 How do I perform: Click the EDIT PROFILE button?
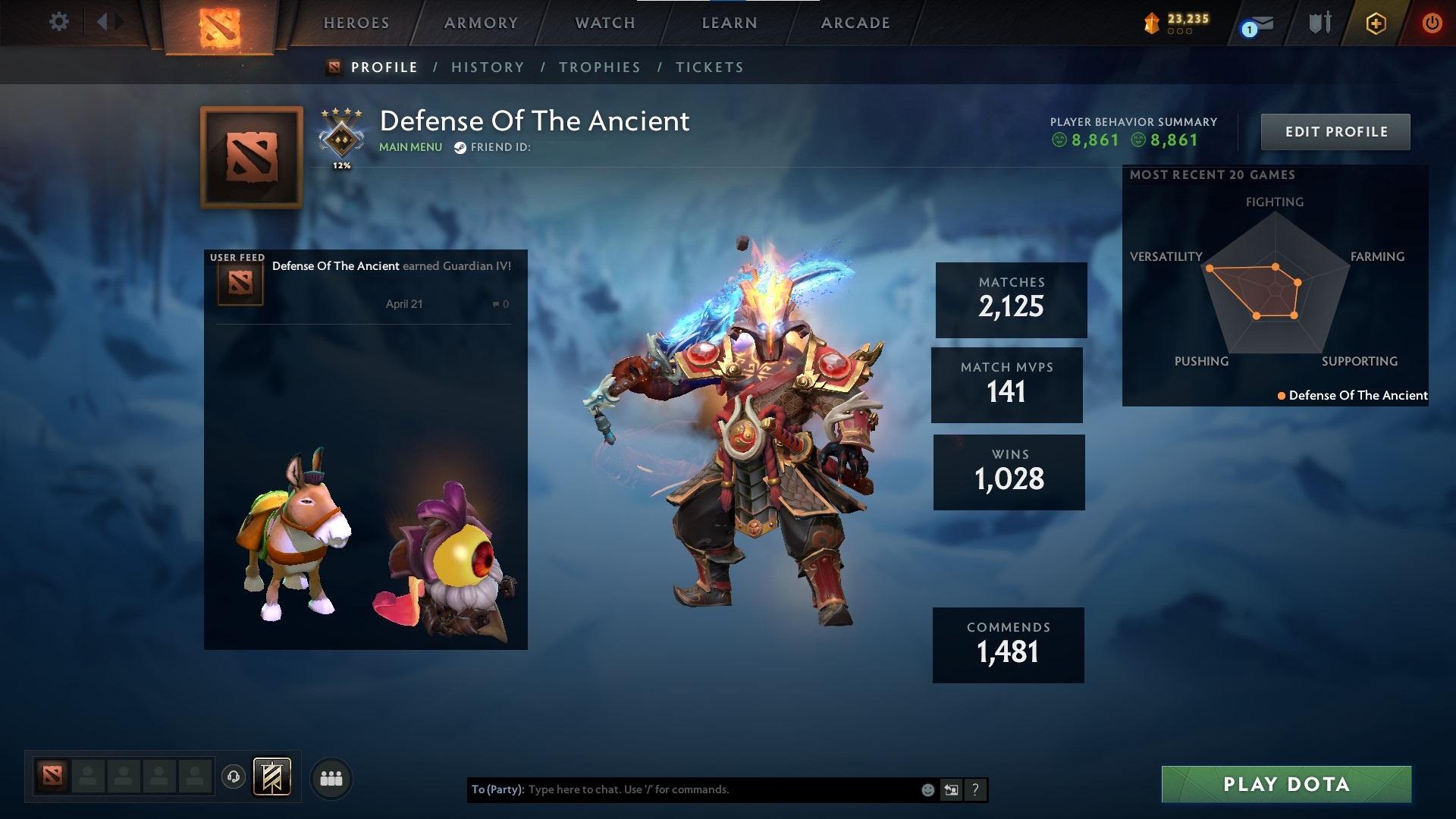[1335, 131]
